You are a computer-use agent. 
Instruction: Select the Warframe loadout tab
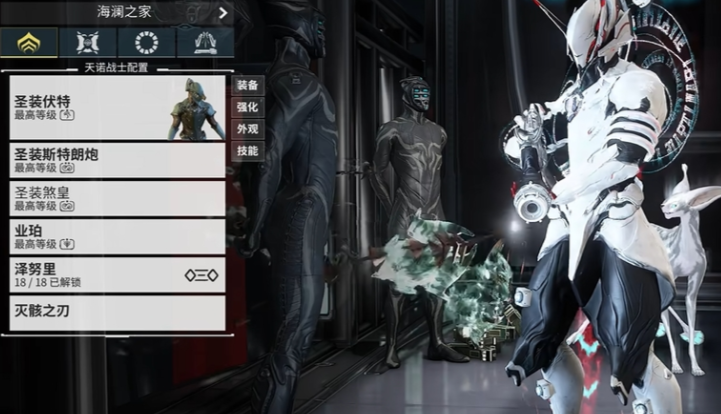tap(28, 42)
